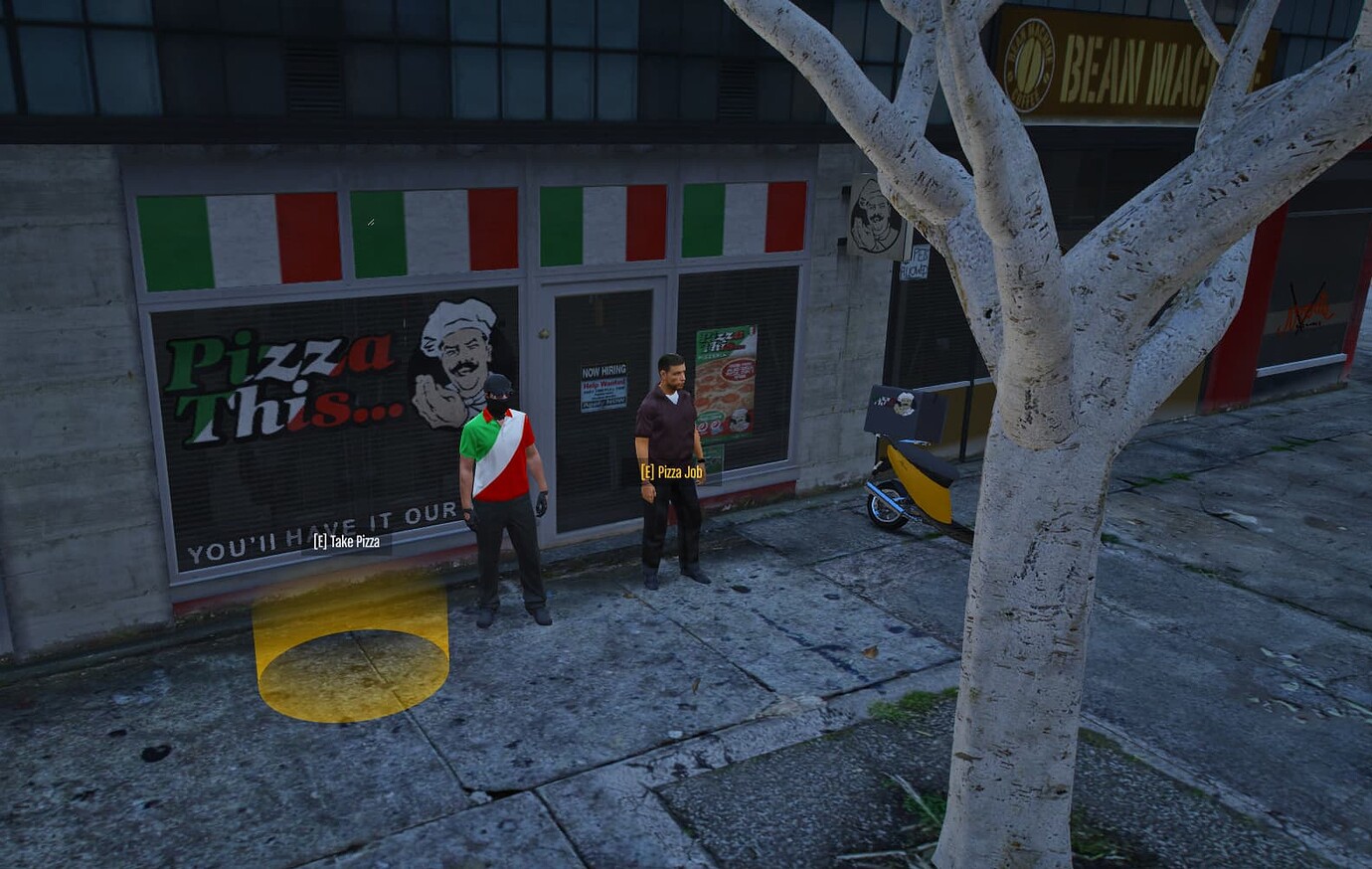The height and width of the screenshot is (869, 1372).
Task: Toggle the [E] Take Pizza prompt
Action: point(346,543)
